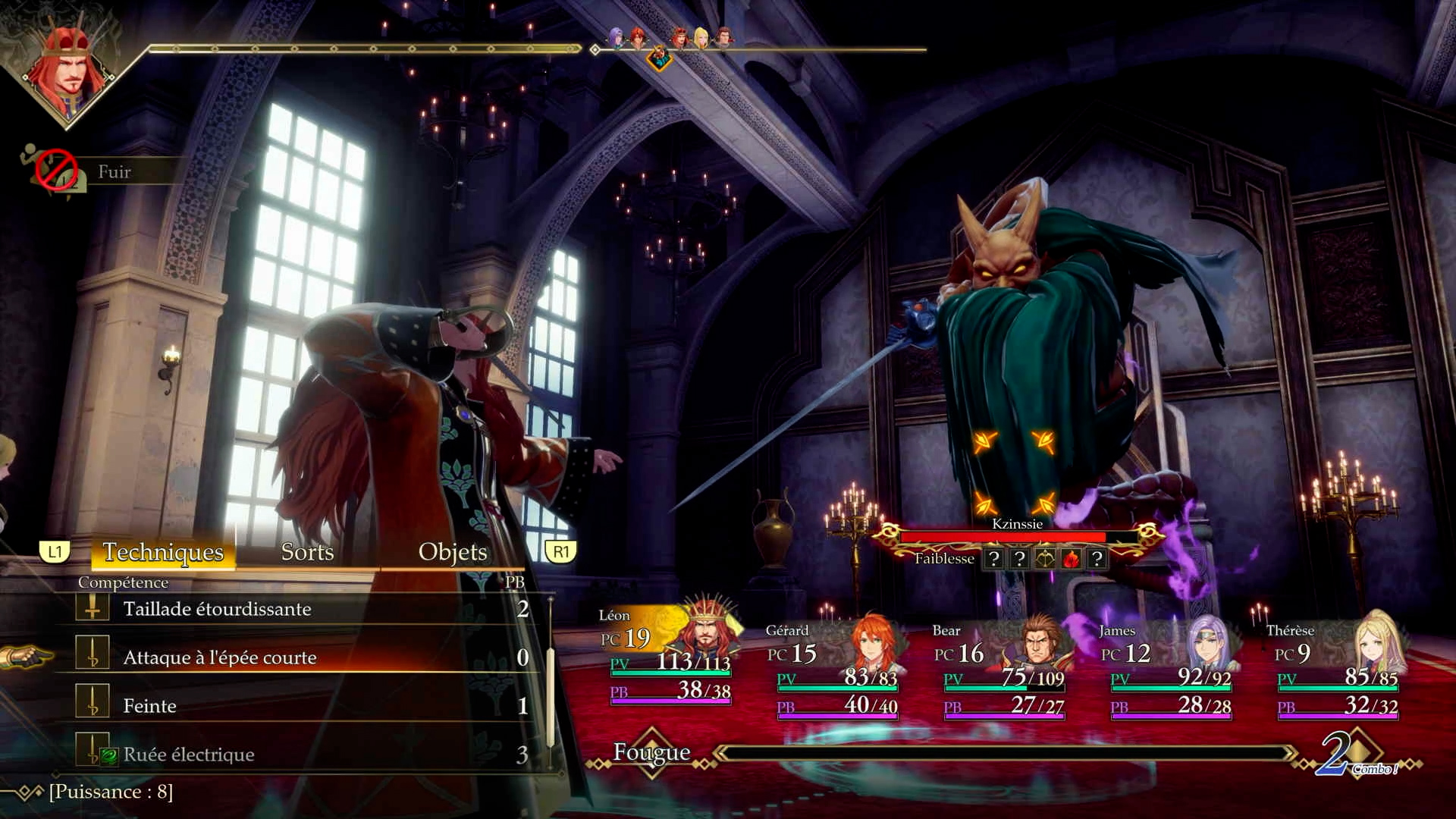
Task: Select Kzinssie's marker on turn timeline
Action: pyautogui.click(x=659, y=58)
